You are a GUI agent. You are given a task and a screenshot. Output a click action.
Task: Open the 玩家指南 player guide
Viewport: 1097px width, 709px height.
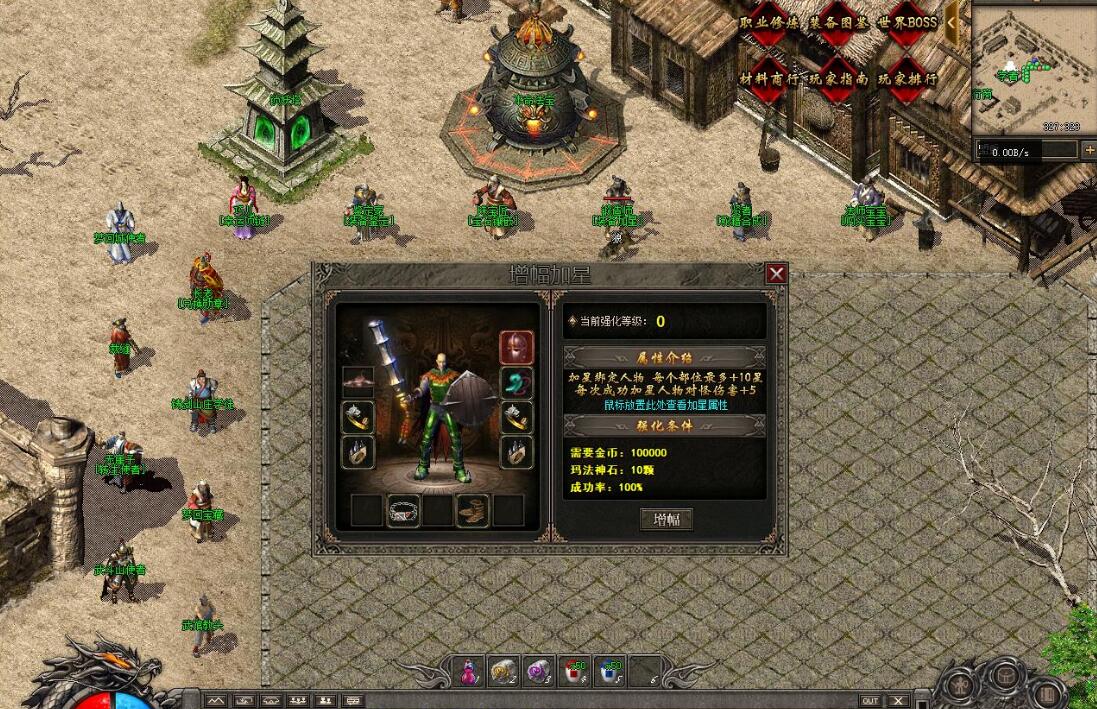pos(838,79)
